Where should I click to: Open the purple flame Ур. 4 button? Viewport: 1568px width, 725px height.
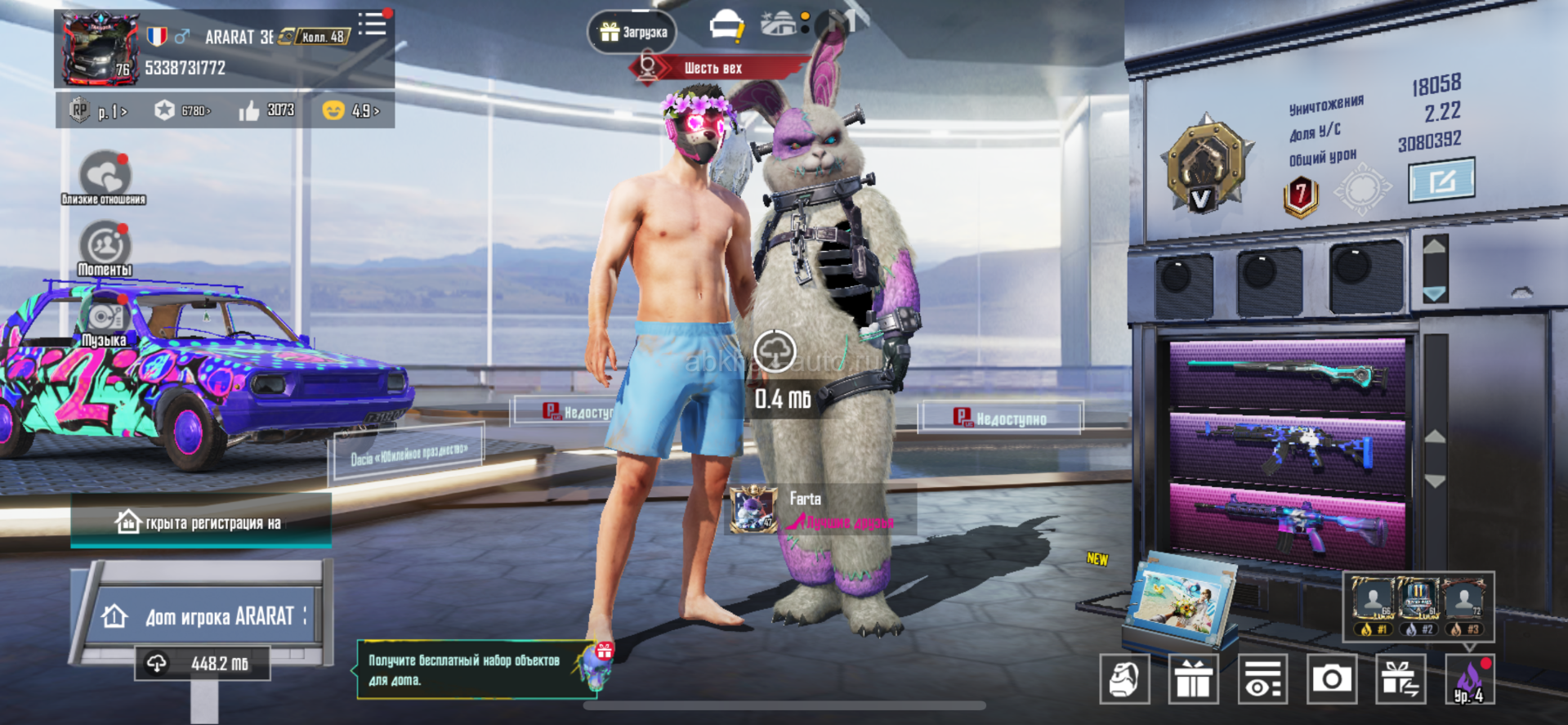pyautogui.click(x=1469, y=679)
